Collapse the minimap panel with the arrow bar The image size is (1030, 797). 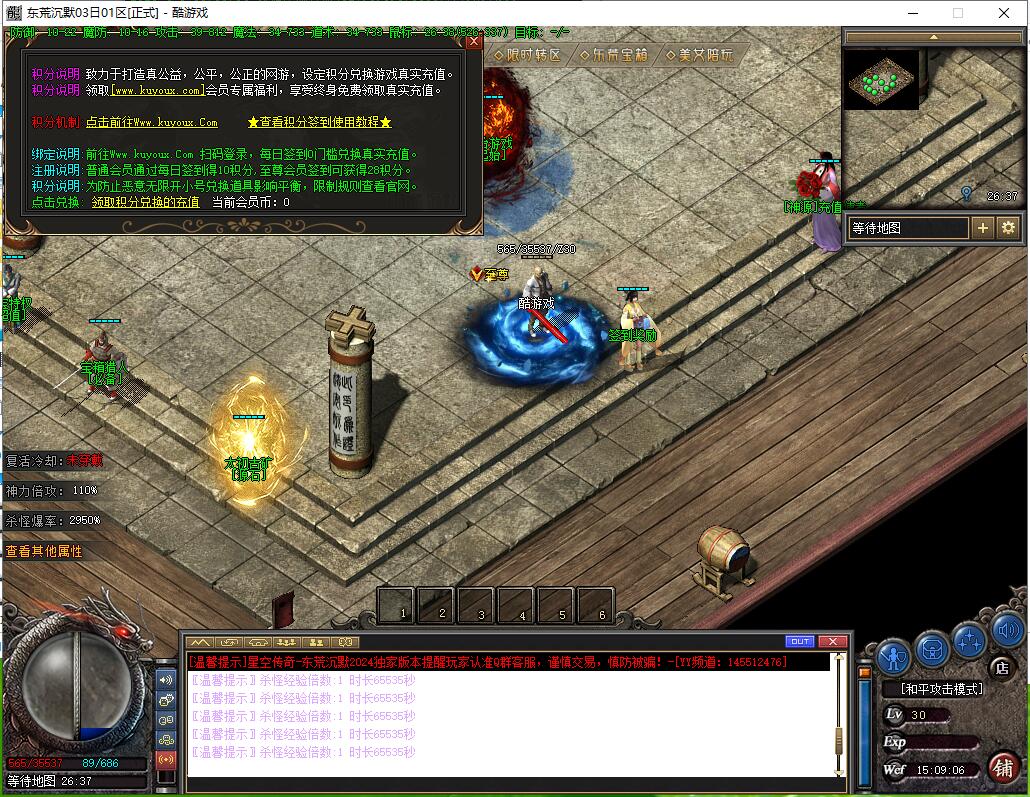tap(933, 37)
